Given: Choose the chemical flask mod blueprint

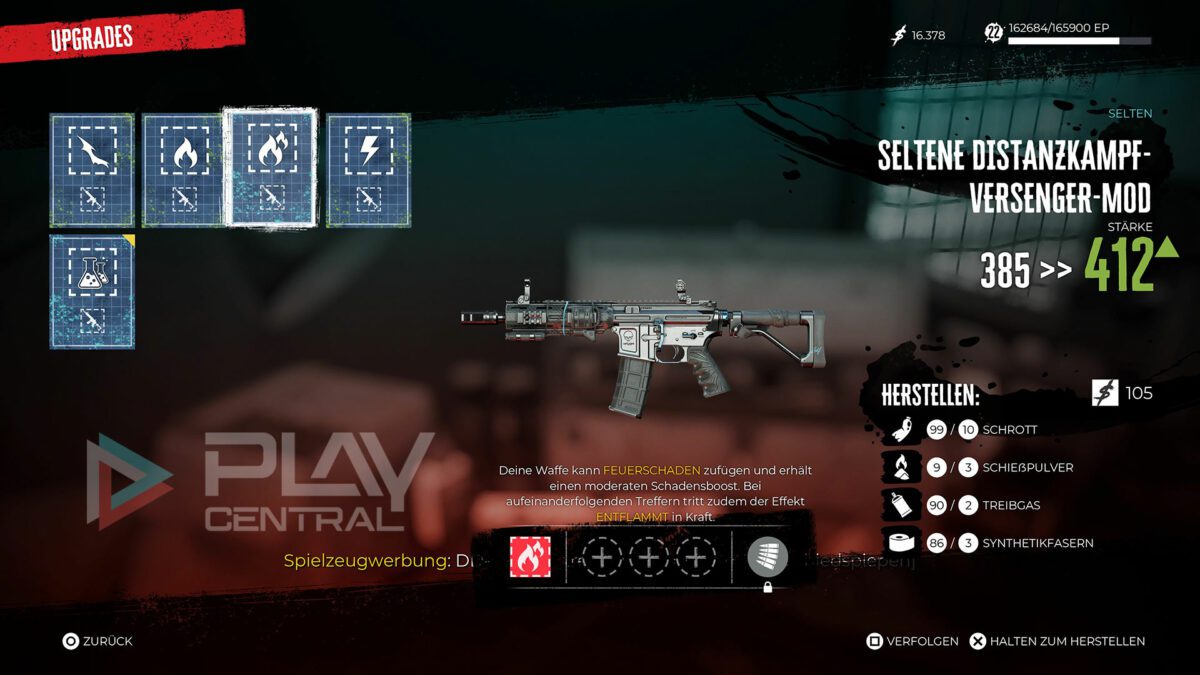Looking at the screenshot, I should click(92, 292).
